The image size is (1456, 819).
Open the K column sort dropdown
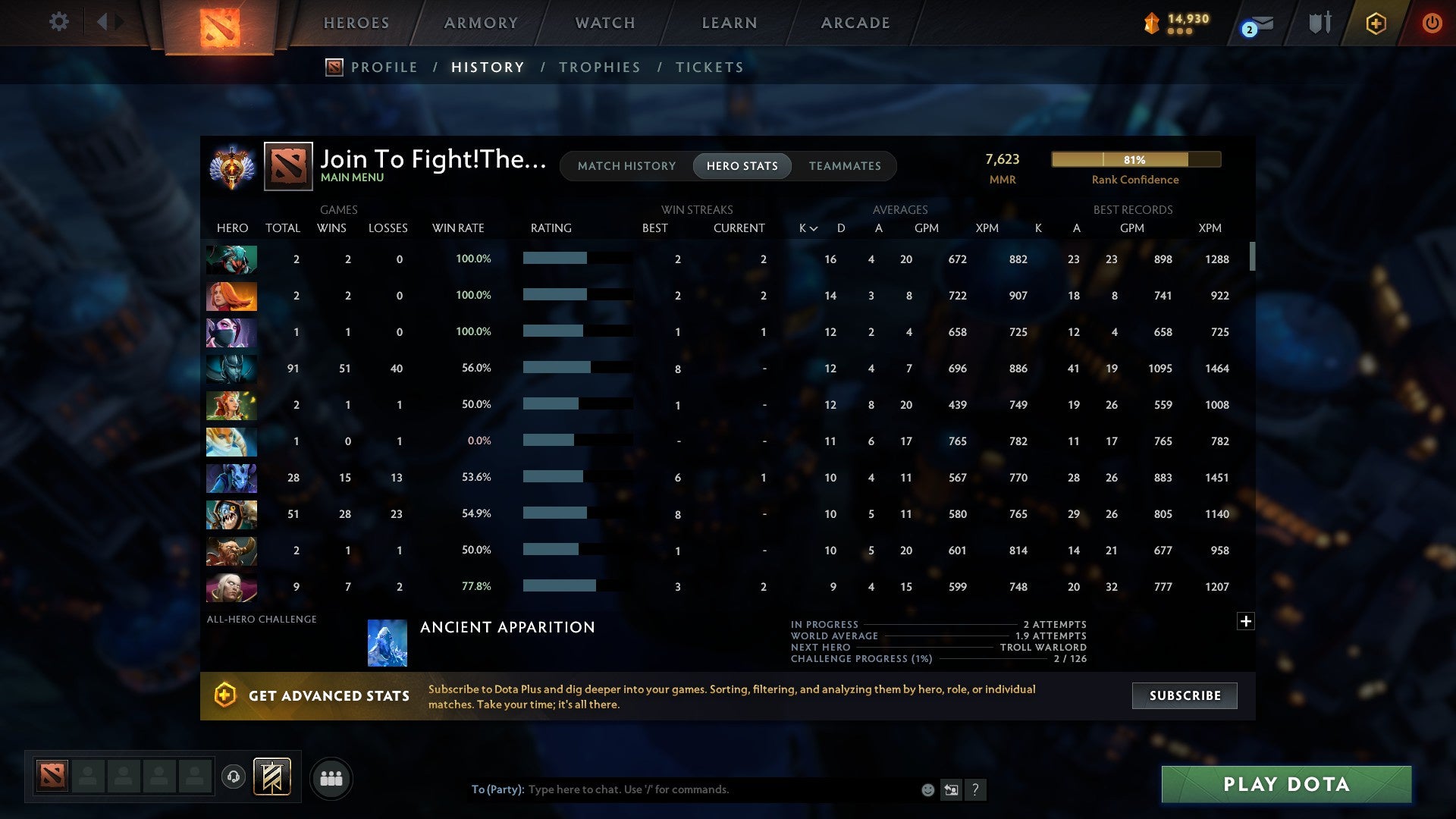pos(807,227)
